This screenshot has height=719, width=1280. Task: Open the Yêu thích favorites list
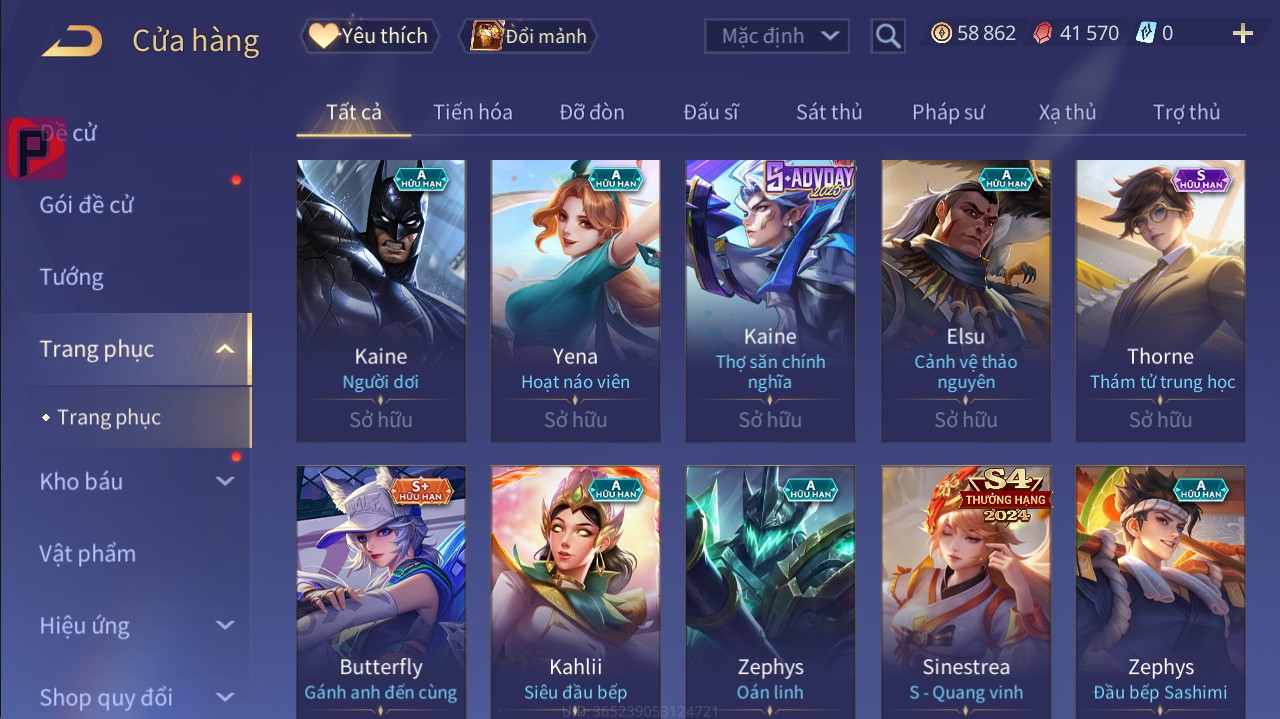coord(368,36)
